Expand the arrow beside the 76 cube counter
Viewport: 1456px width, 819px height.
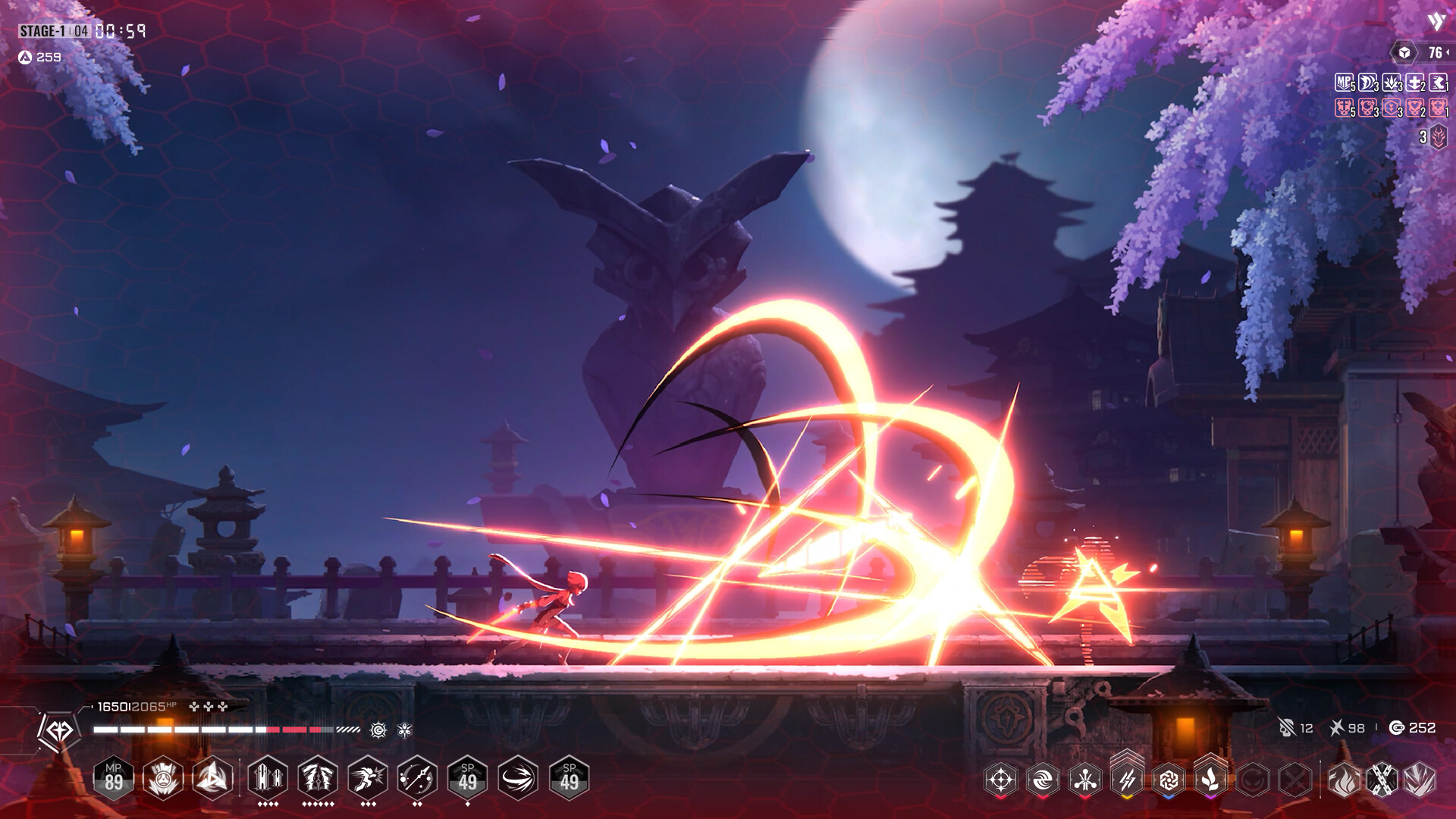[x=1448, y=53]
